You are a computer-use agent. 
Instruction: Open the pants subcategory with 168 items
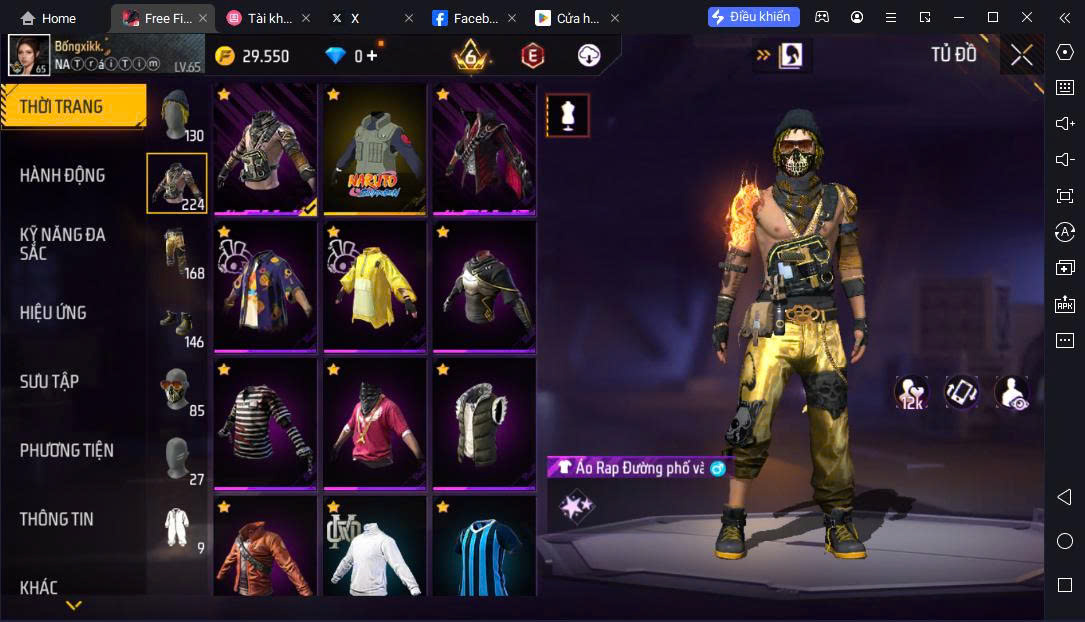[178, 253]
